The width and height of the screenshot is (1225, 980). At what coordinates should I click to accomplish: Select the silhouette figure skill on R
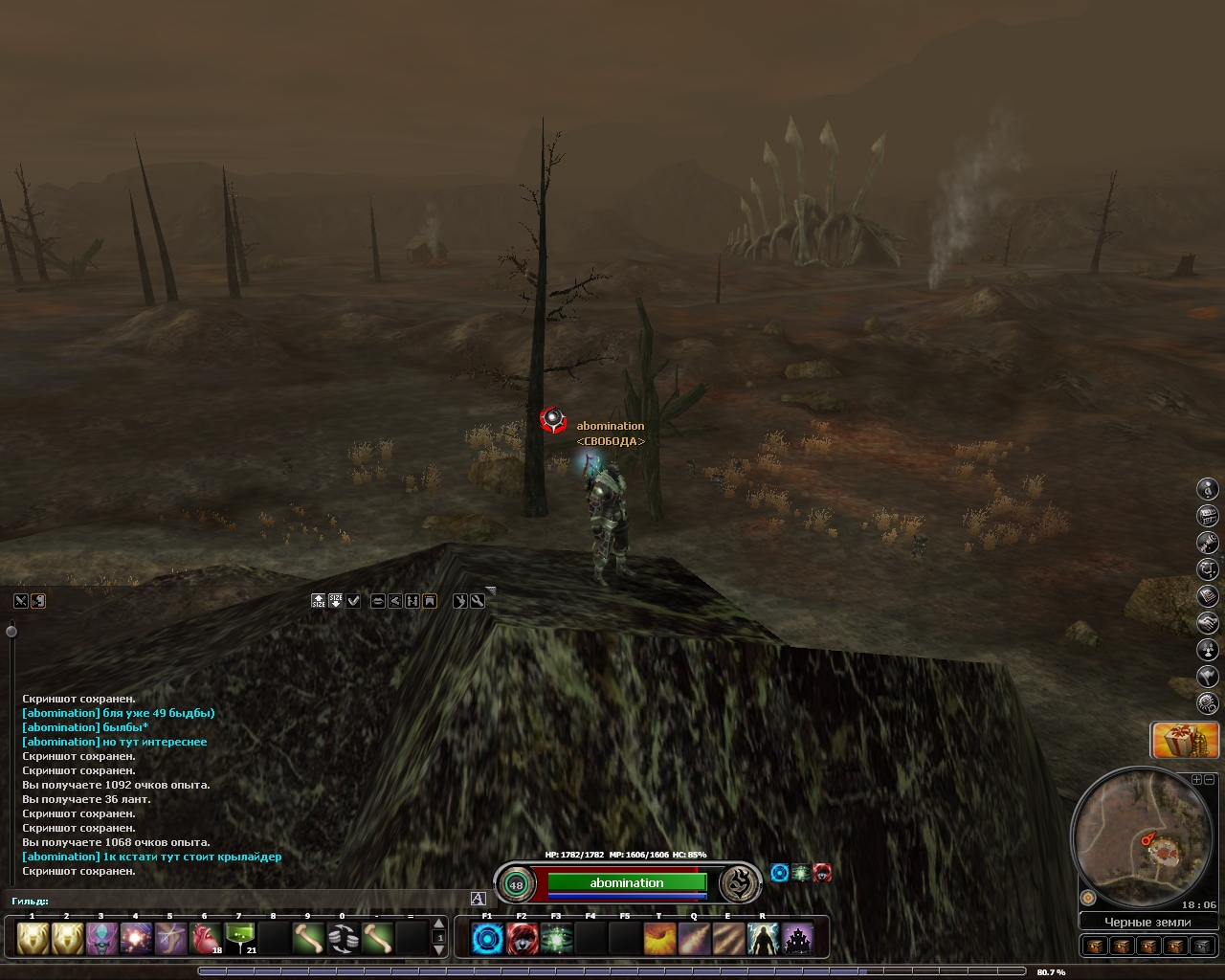(x=763, y=938)
